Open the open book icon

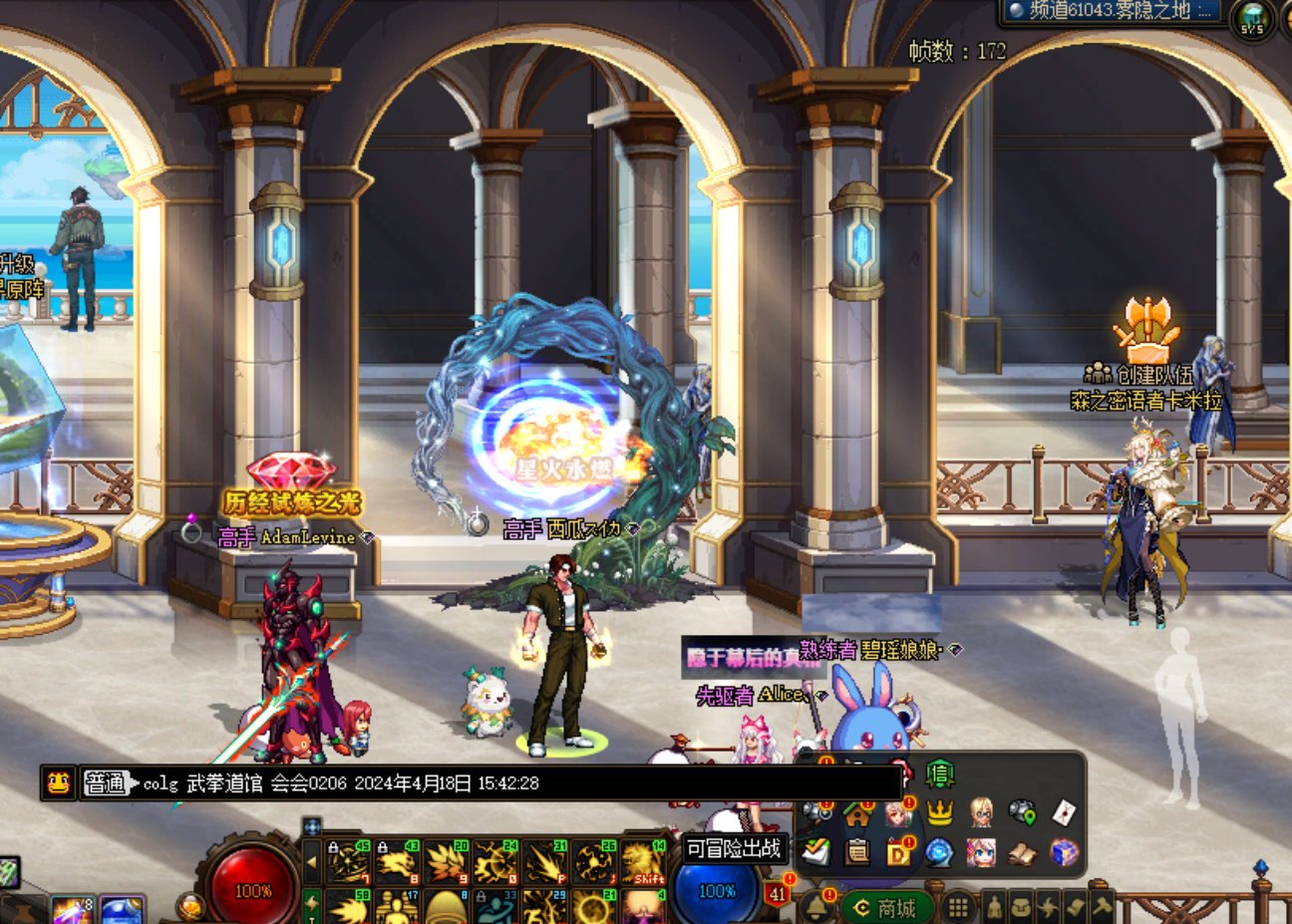[x=1022, y=853]
